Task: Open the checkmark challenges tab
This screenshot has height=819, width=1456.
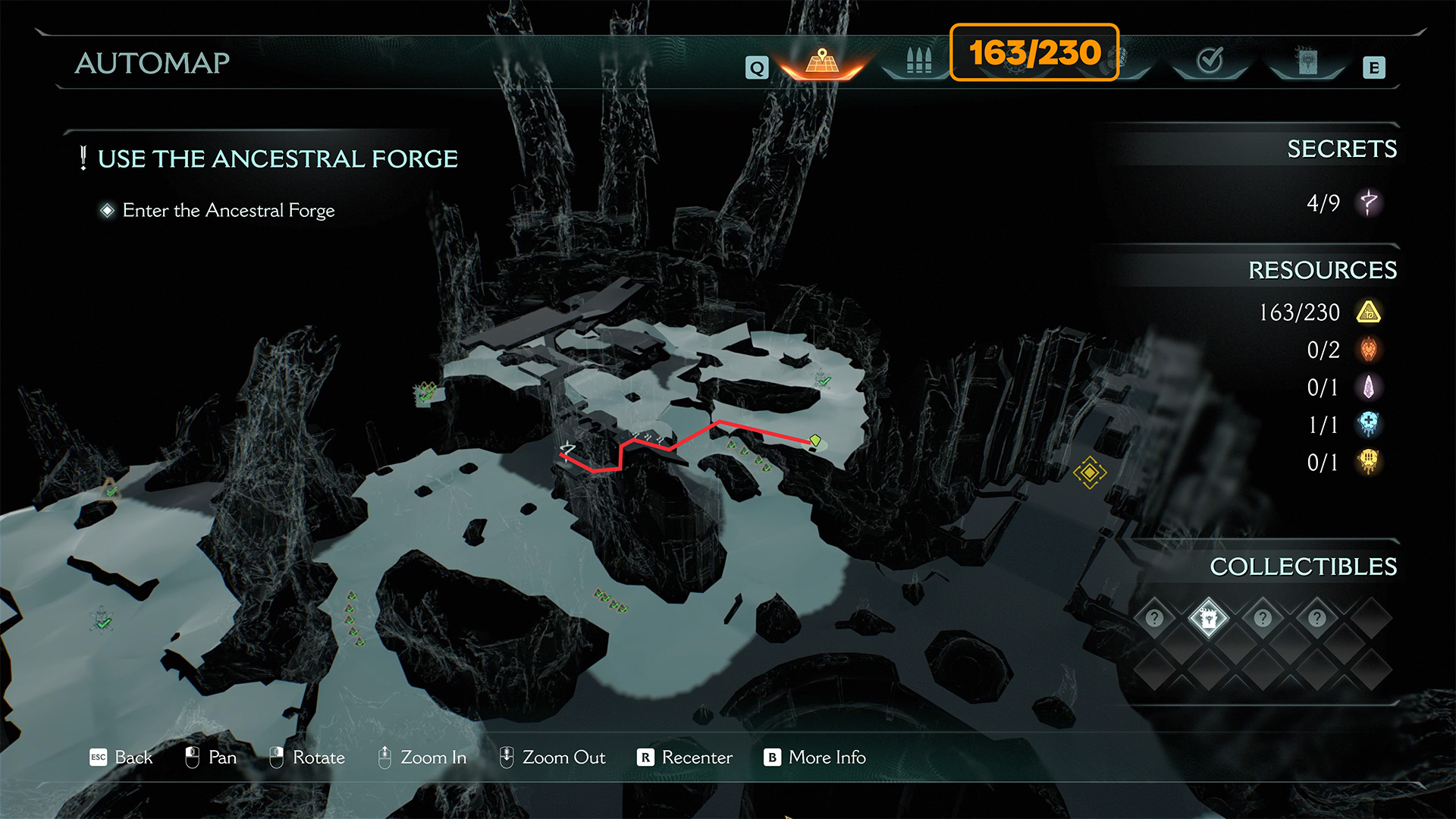Action: click(1210, 61)
